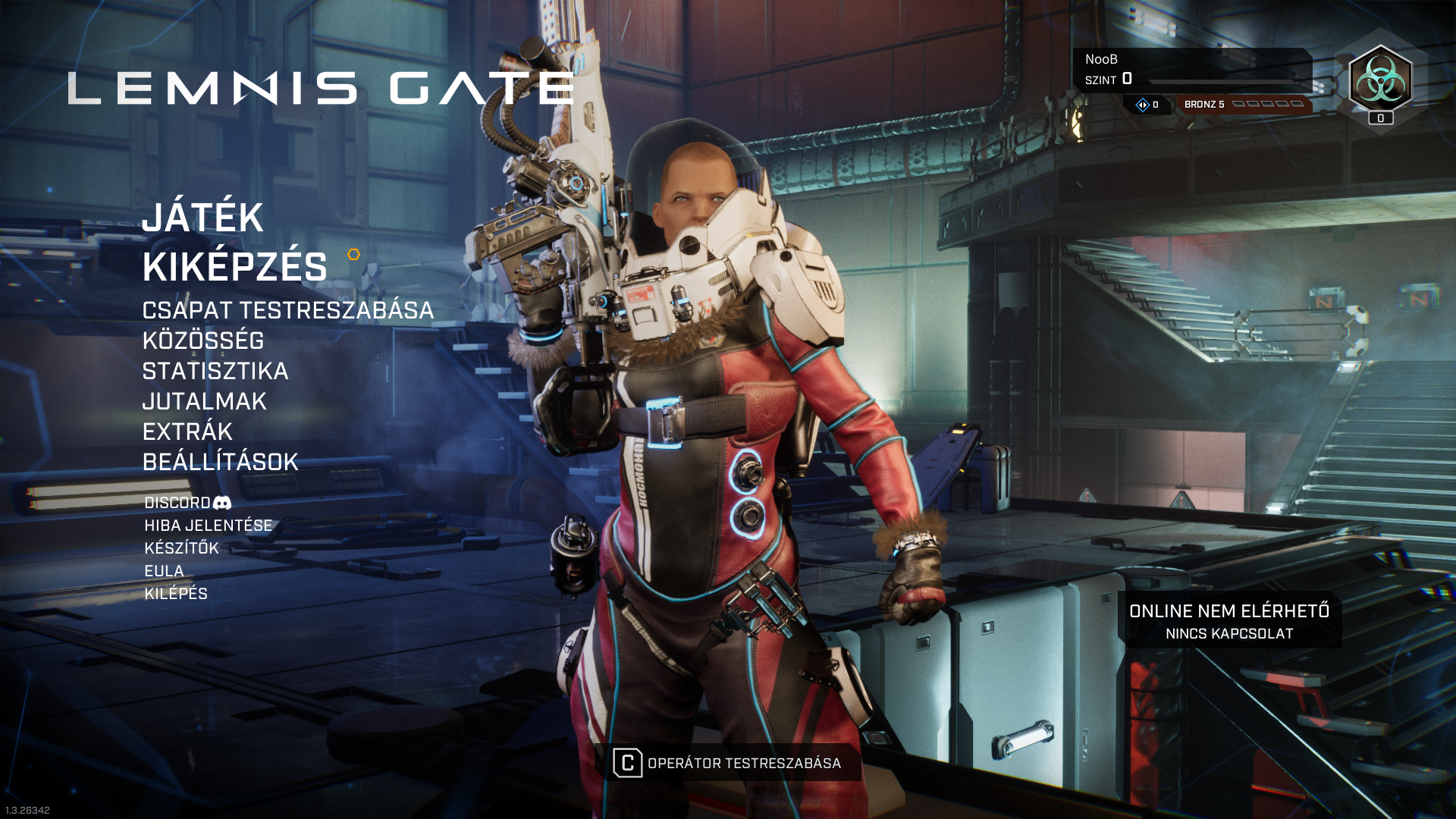Exit the game with KILÉPÉS
Image resolution: width=1456 pixels, height=819 pixels.
pos(176,594)
